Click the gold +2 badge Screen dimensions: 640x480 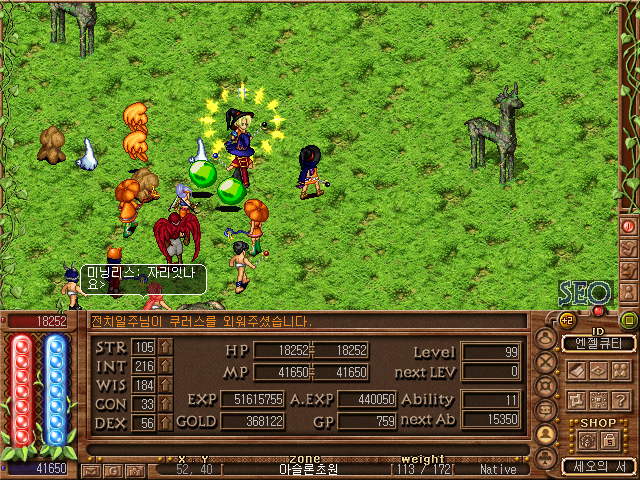567,320
